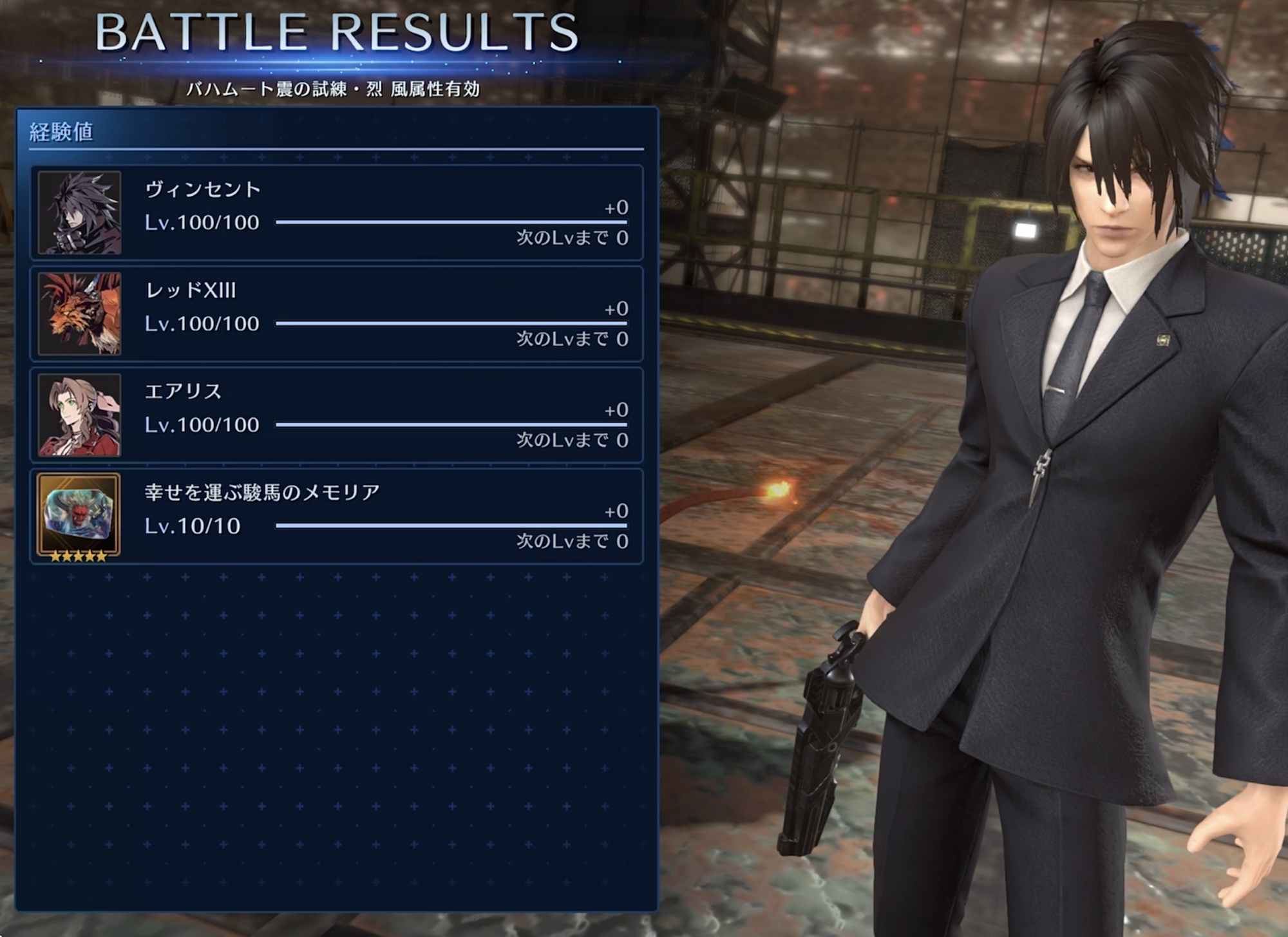1288x937 pixels.
Task: Select the five-star memoria icon
Action: [x=79, y=516]
